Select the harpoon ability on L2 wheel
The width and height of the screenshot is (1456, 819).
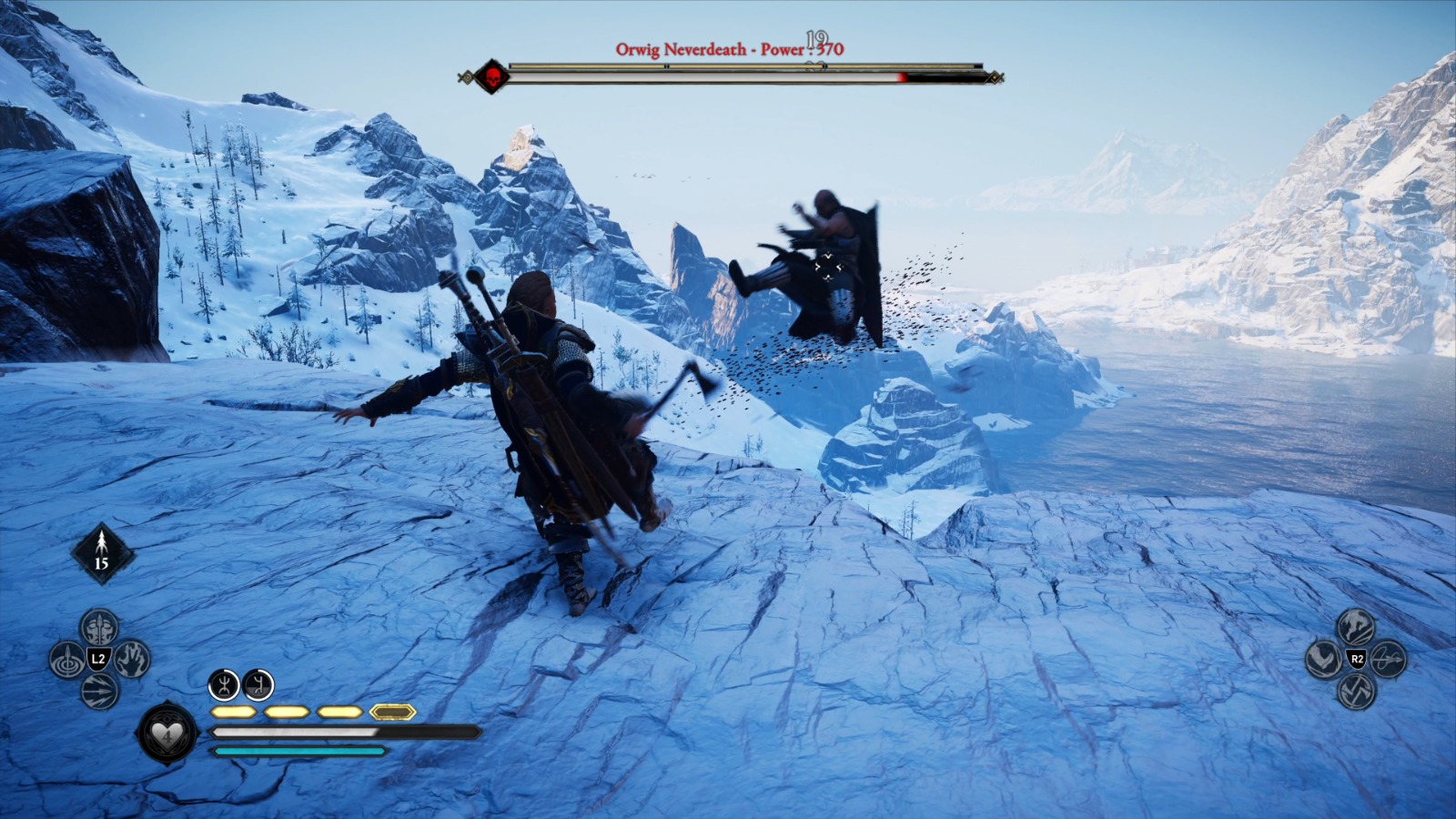[x=66, y=658]
